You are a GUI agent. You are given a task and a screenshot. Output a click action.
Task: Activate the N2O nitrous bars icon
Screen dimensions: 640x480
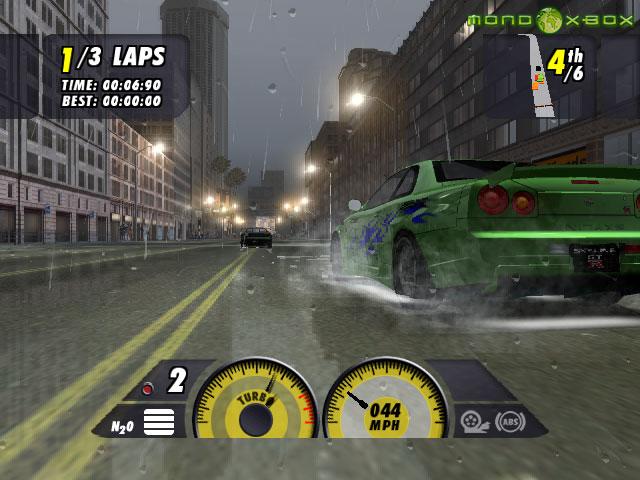coord(158,422)
